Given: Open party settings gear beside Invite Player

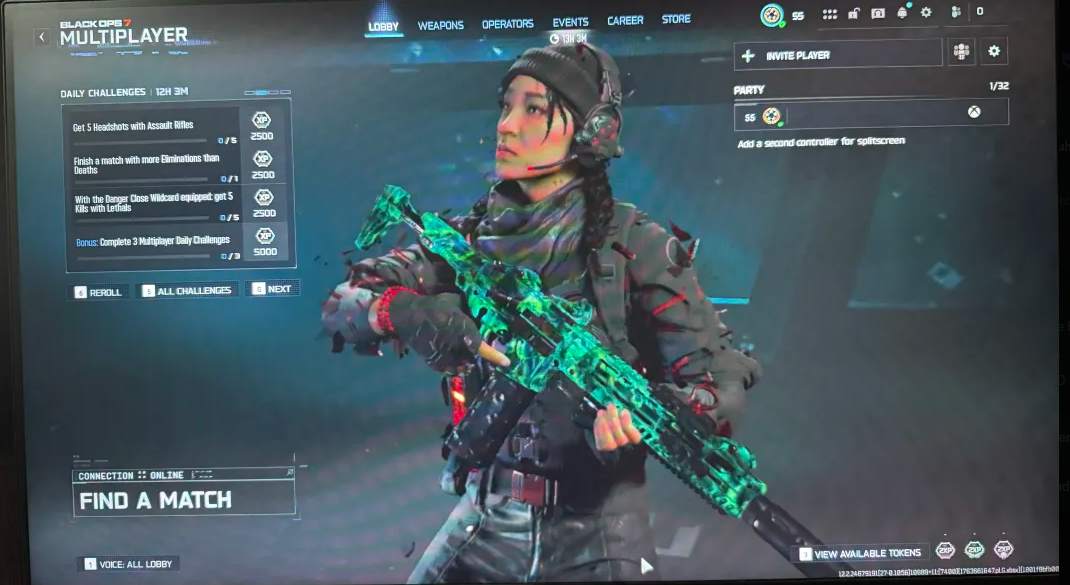Looking at the screenshot, I should click(993, 51).
